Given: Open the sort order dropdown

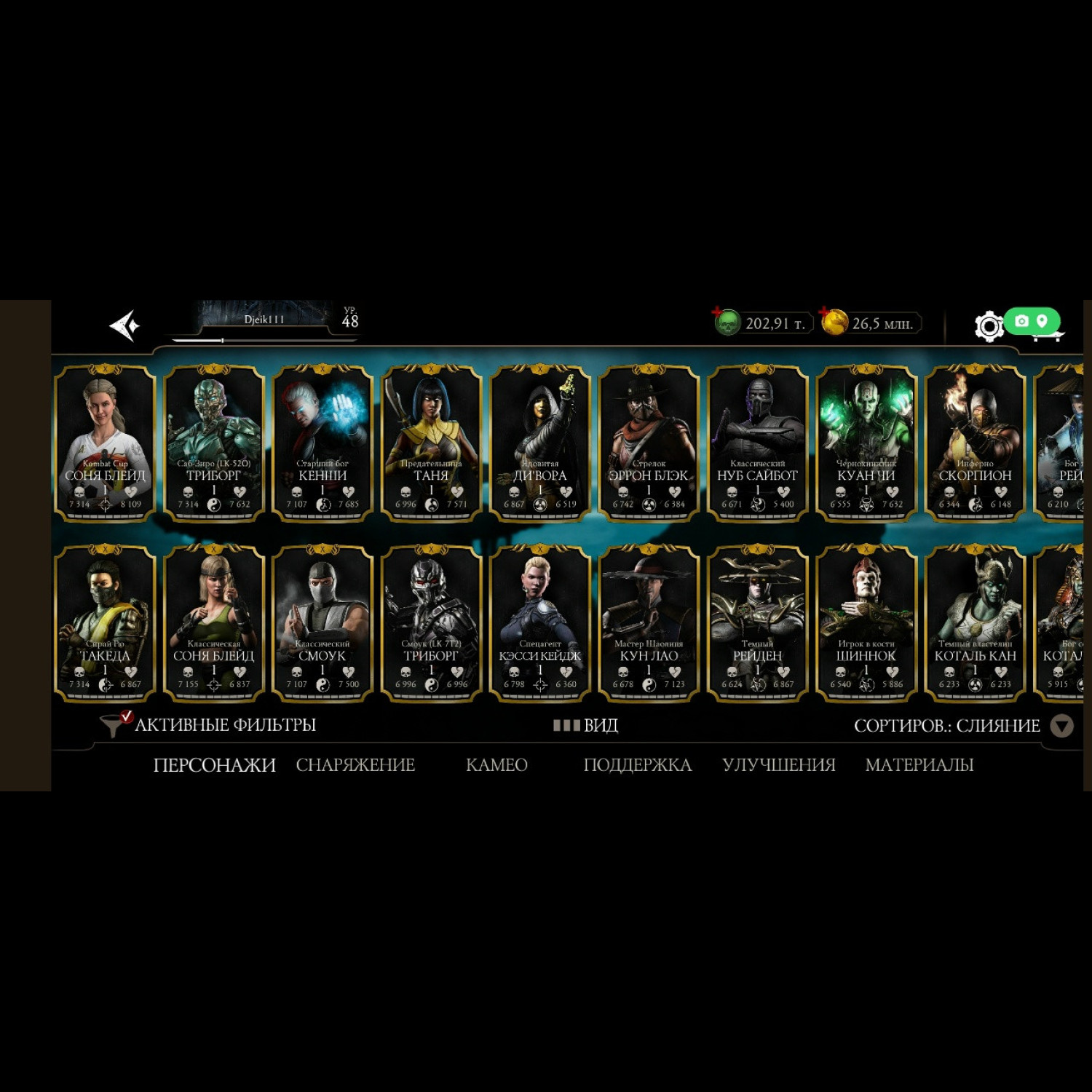Looking at the screenshot, I should (x=1061, y=726).
